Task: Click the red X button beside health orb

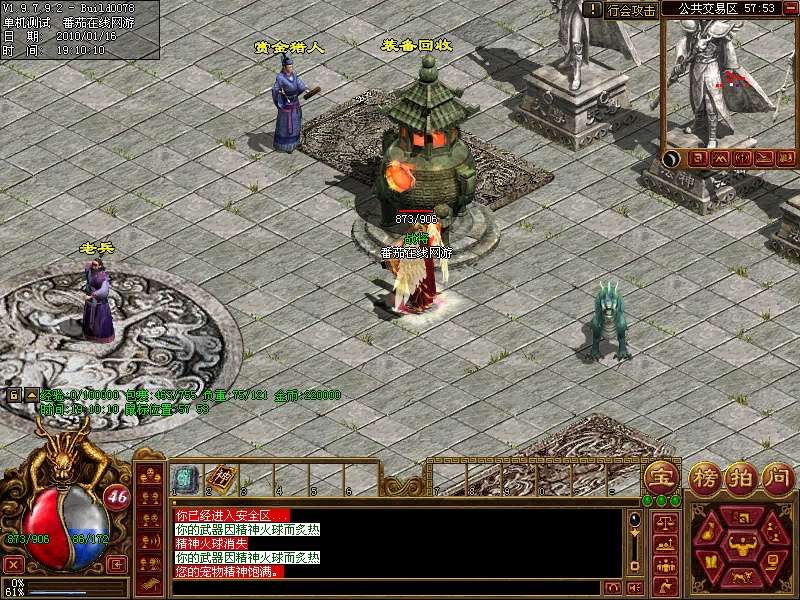Action: tap(16, 564)
